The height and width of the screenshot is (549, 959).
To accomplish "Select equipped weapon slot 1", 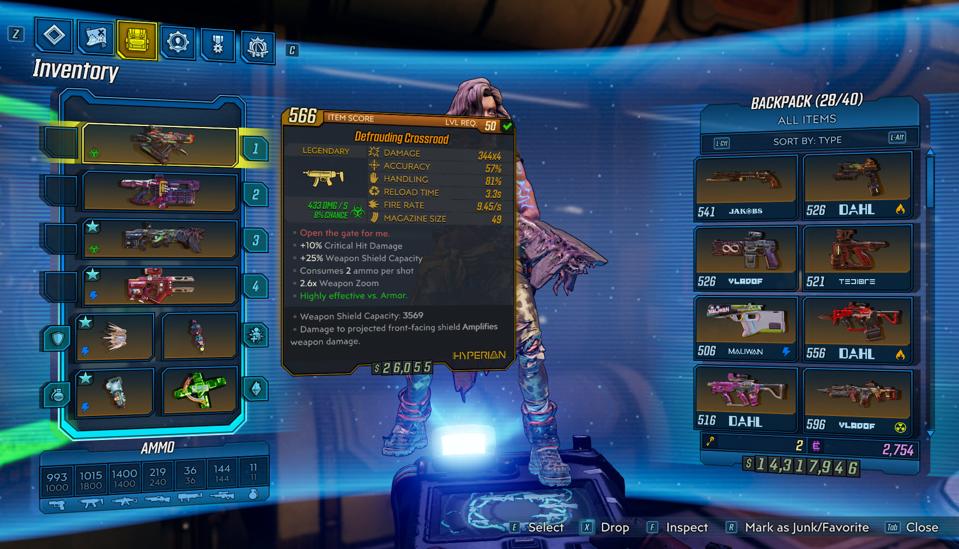I will tap(160, 147).
